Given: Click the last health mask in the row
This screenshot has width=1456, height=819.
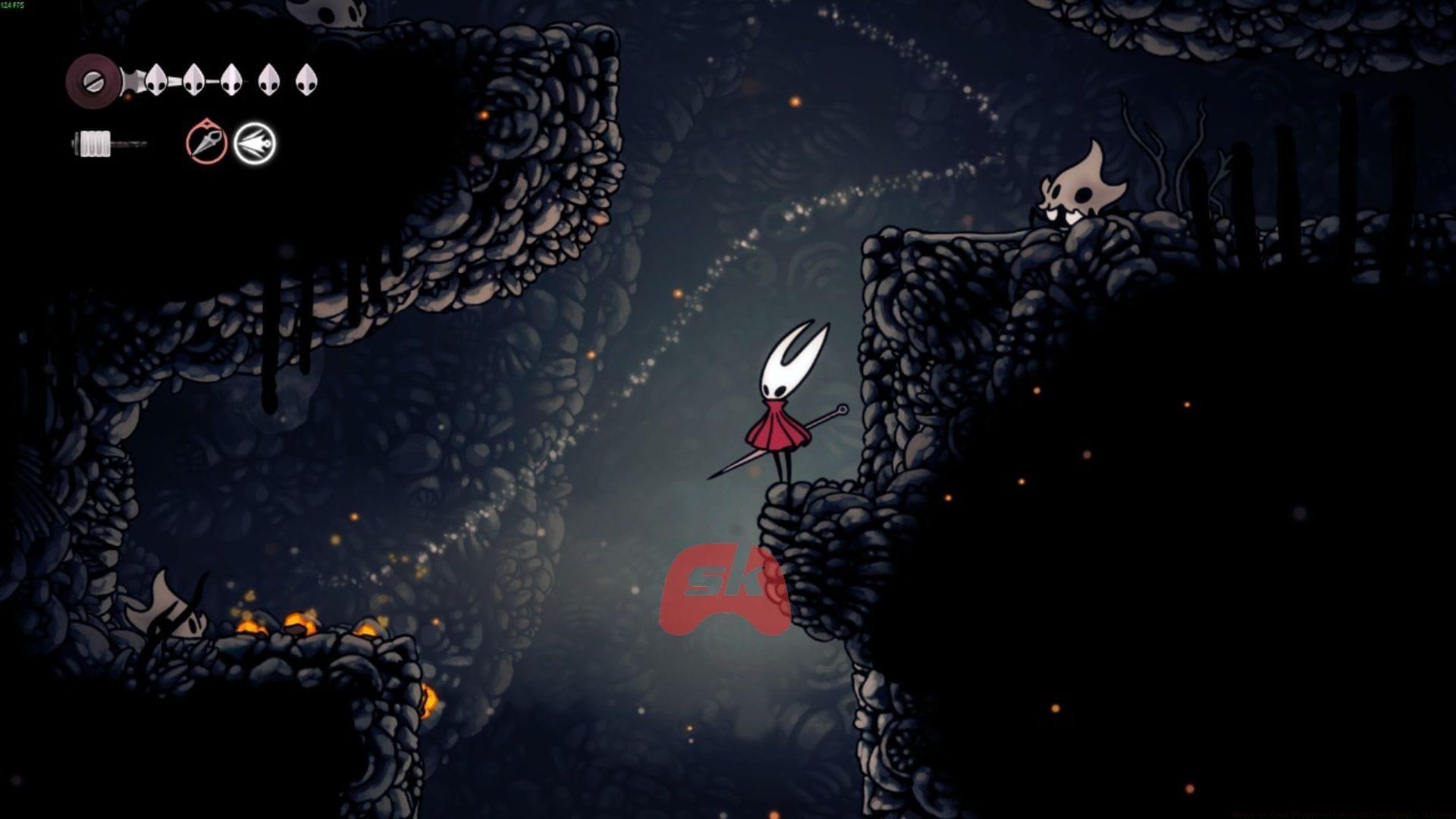Looking at the screenshot, I should coord(307,80).
